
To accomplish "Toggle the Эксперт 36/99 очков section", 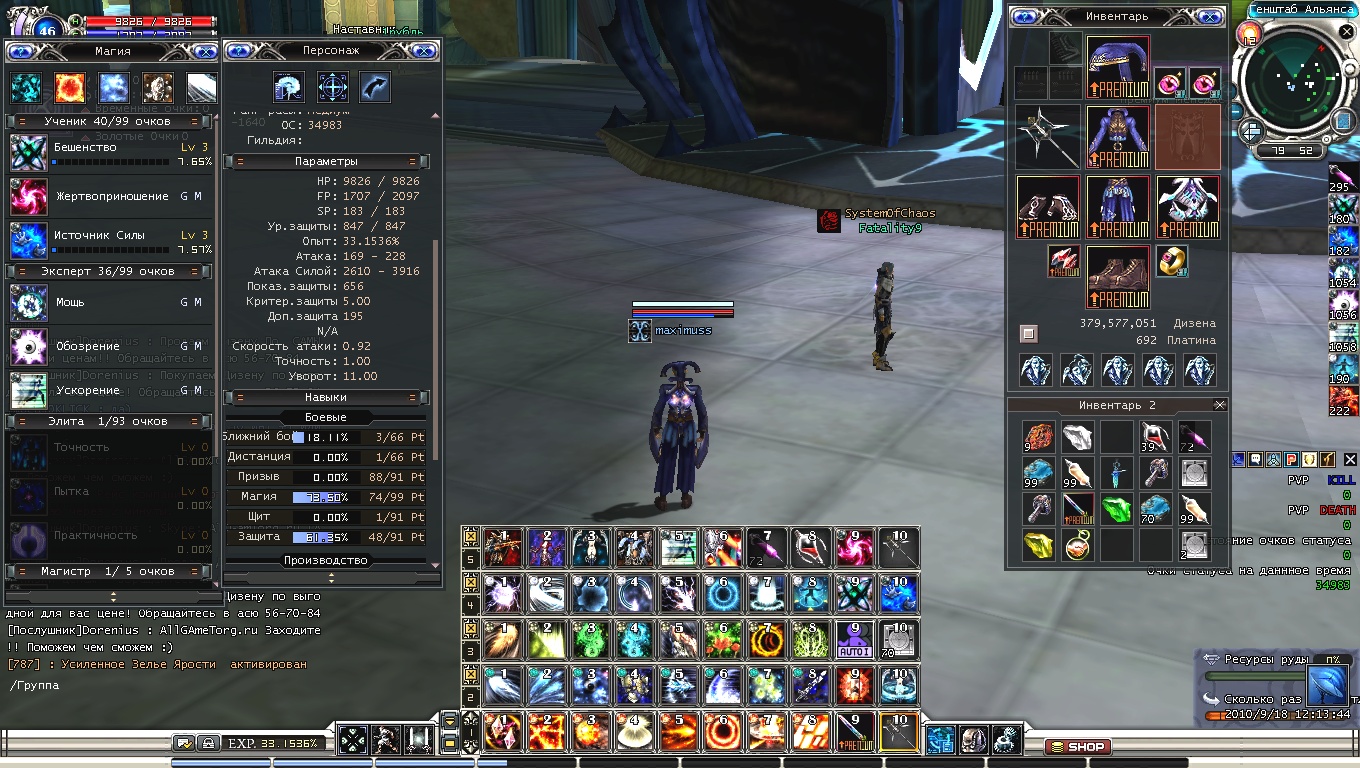I will pyautogui.click(x=109, y=271).
